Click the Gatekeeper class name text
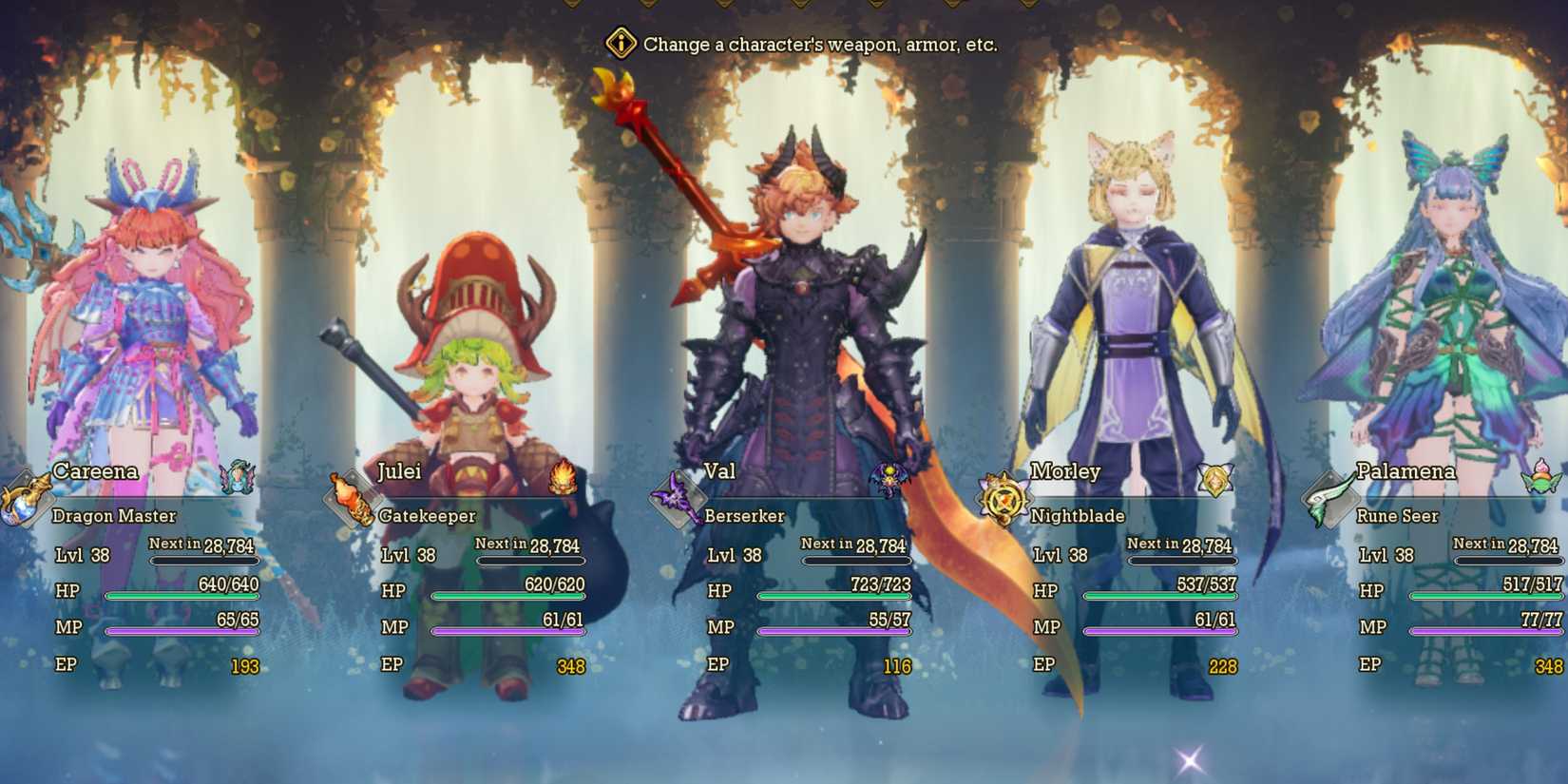This screenshot has height=784, width=1568. [x=428, y=516]
